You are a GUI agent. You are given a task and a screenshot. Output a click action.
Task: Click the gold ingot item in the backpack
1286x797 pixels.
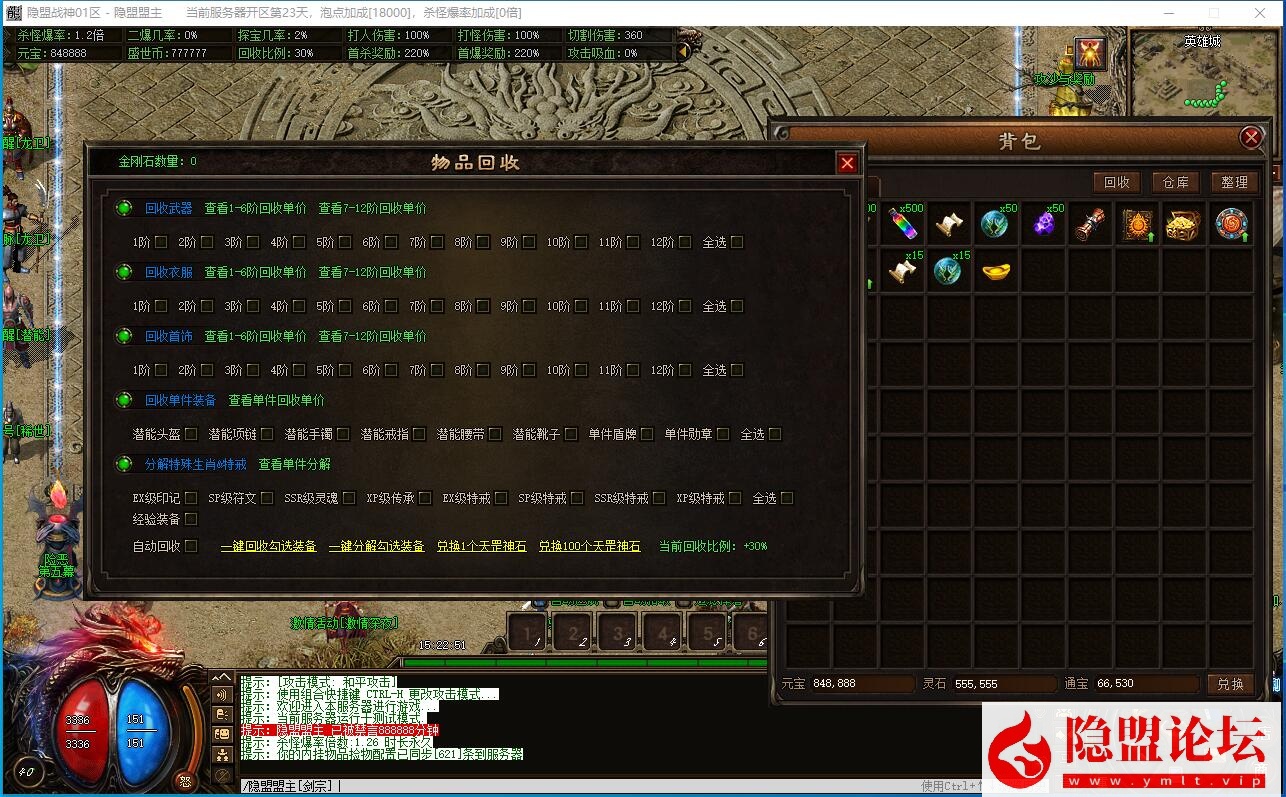[996, 271]
